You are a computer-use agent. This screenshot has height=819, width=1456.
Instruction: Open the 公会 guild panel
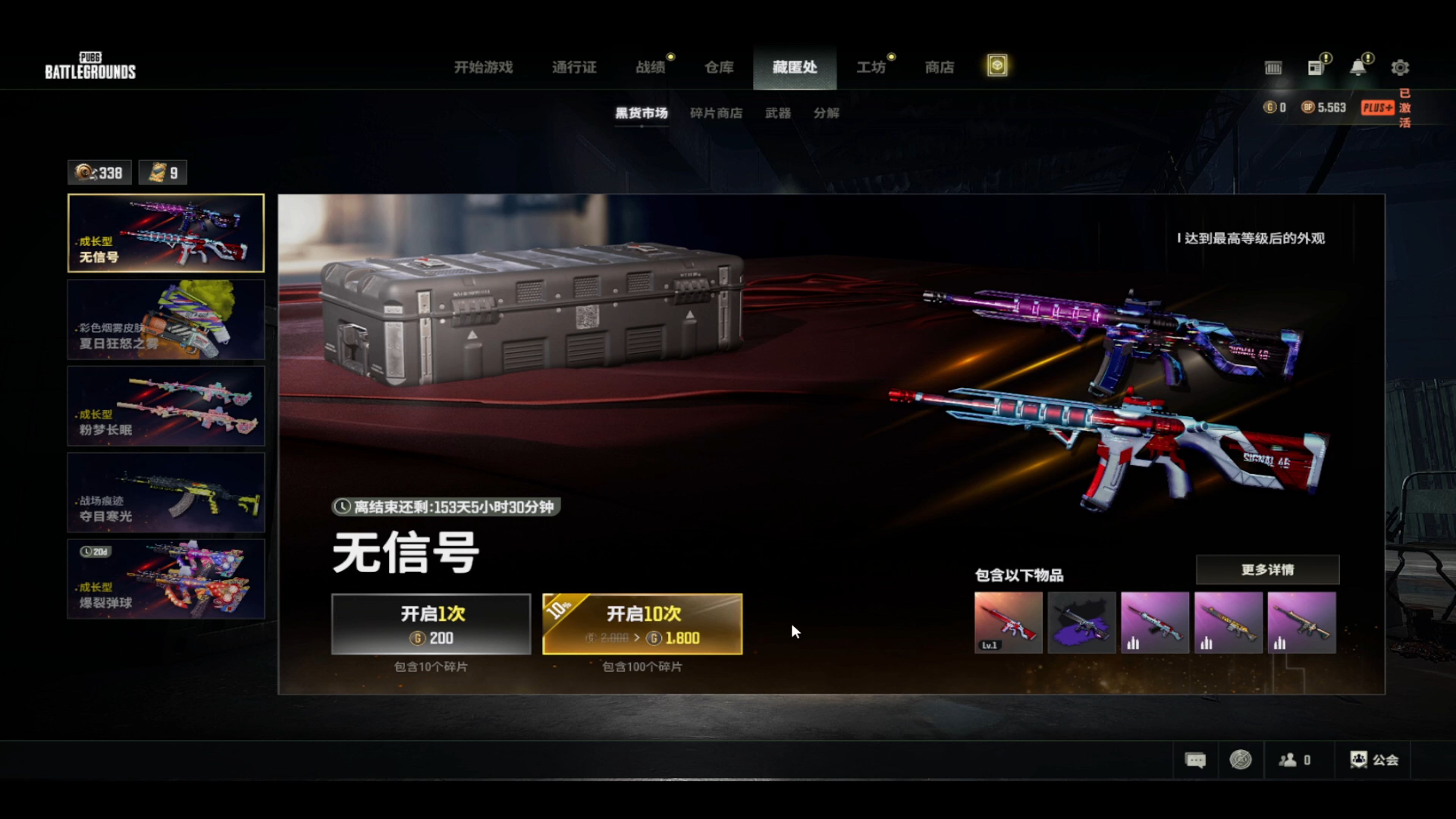pyautogui.click(x=1374, y=759)
